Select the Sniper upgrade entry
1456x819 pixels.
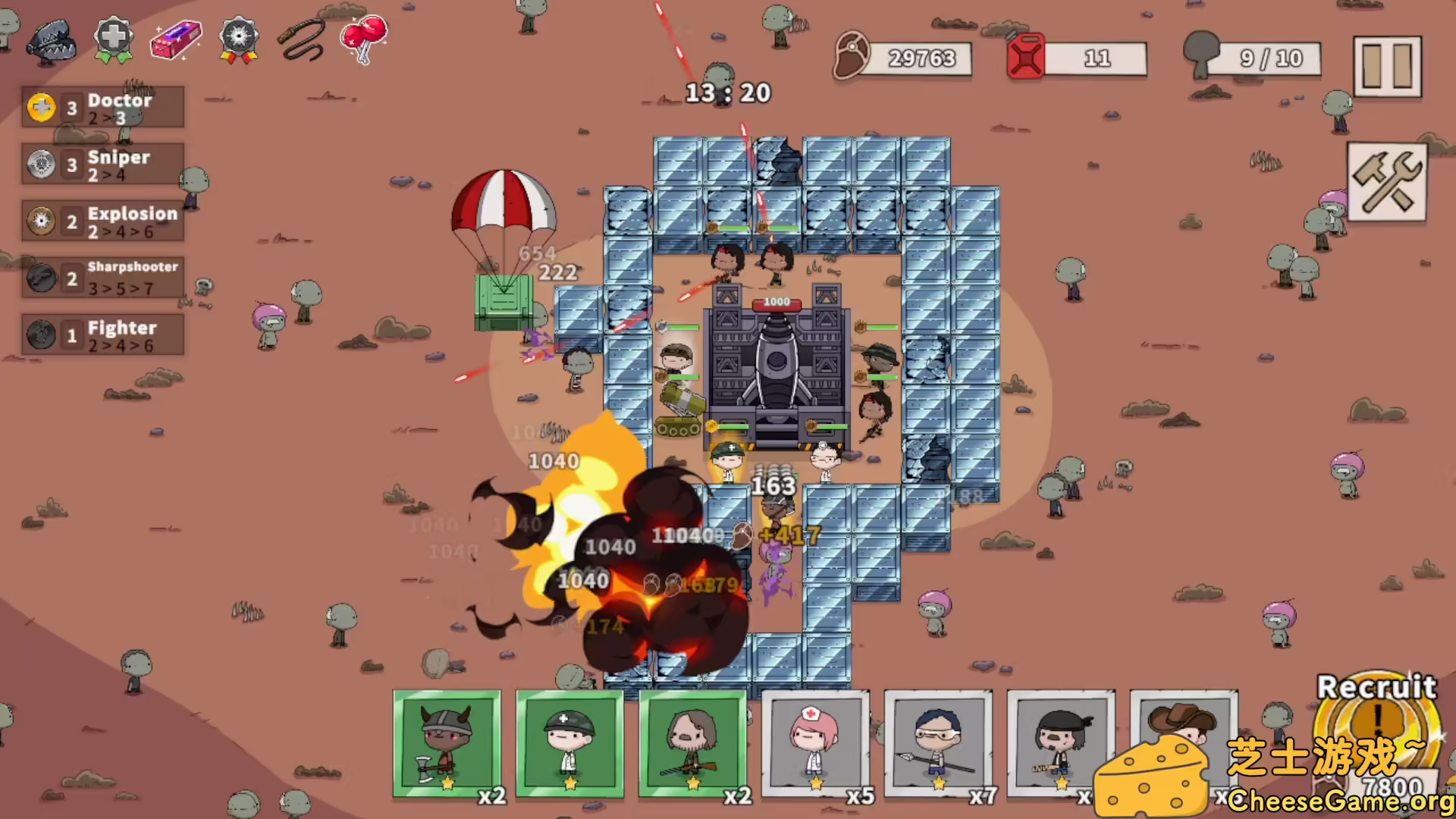coord(104,165)
